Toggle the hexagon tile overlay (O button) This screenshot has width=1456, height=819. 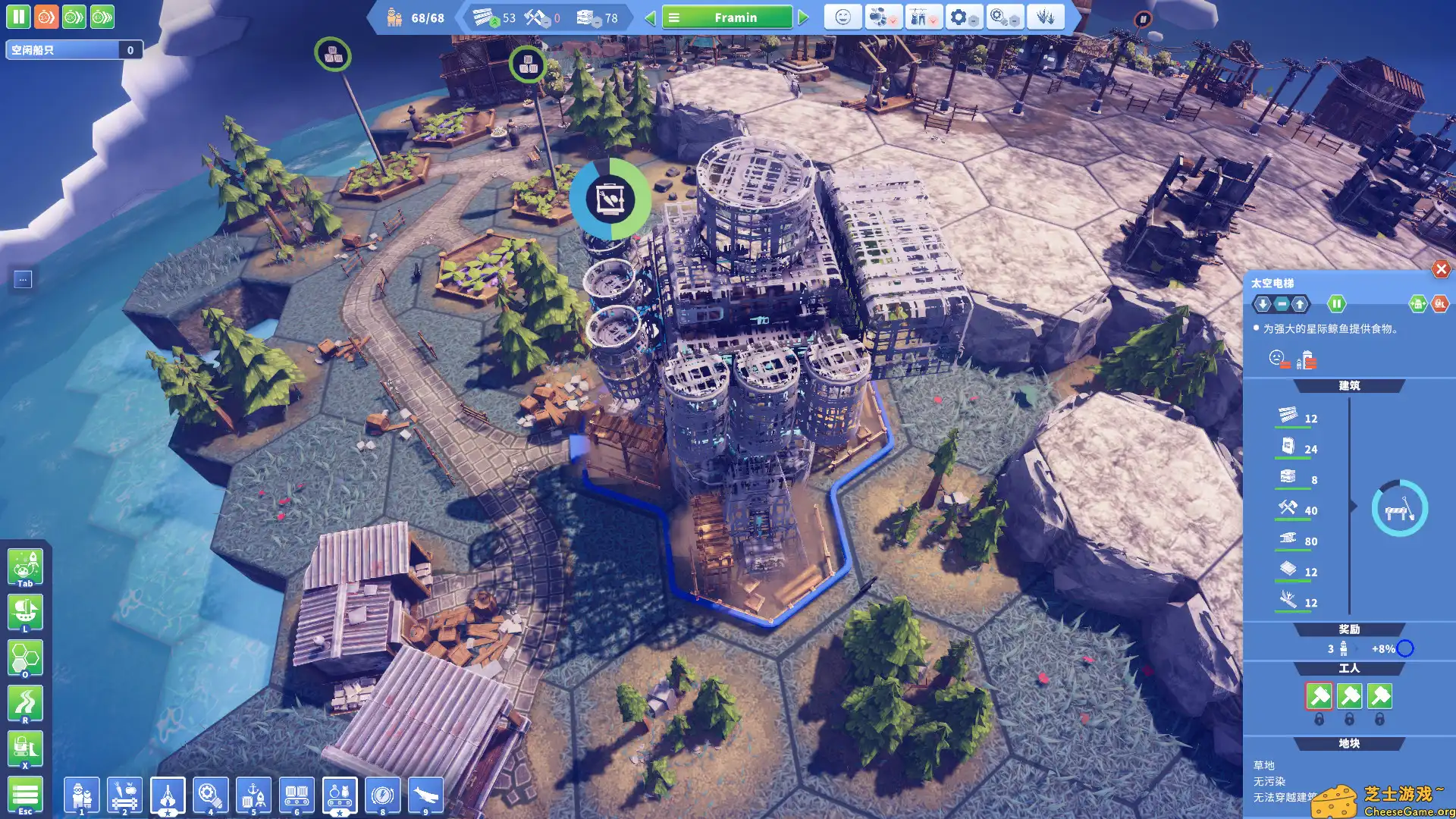pyautogui.click(x=25, y=658)
